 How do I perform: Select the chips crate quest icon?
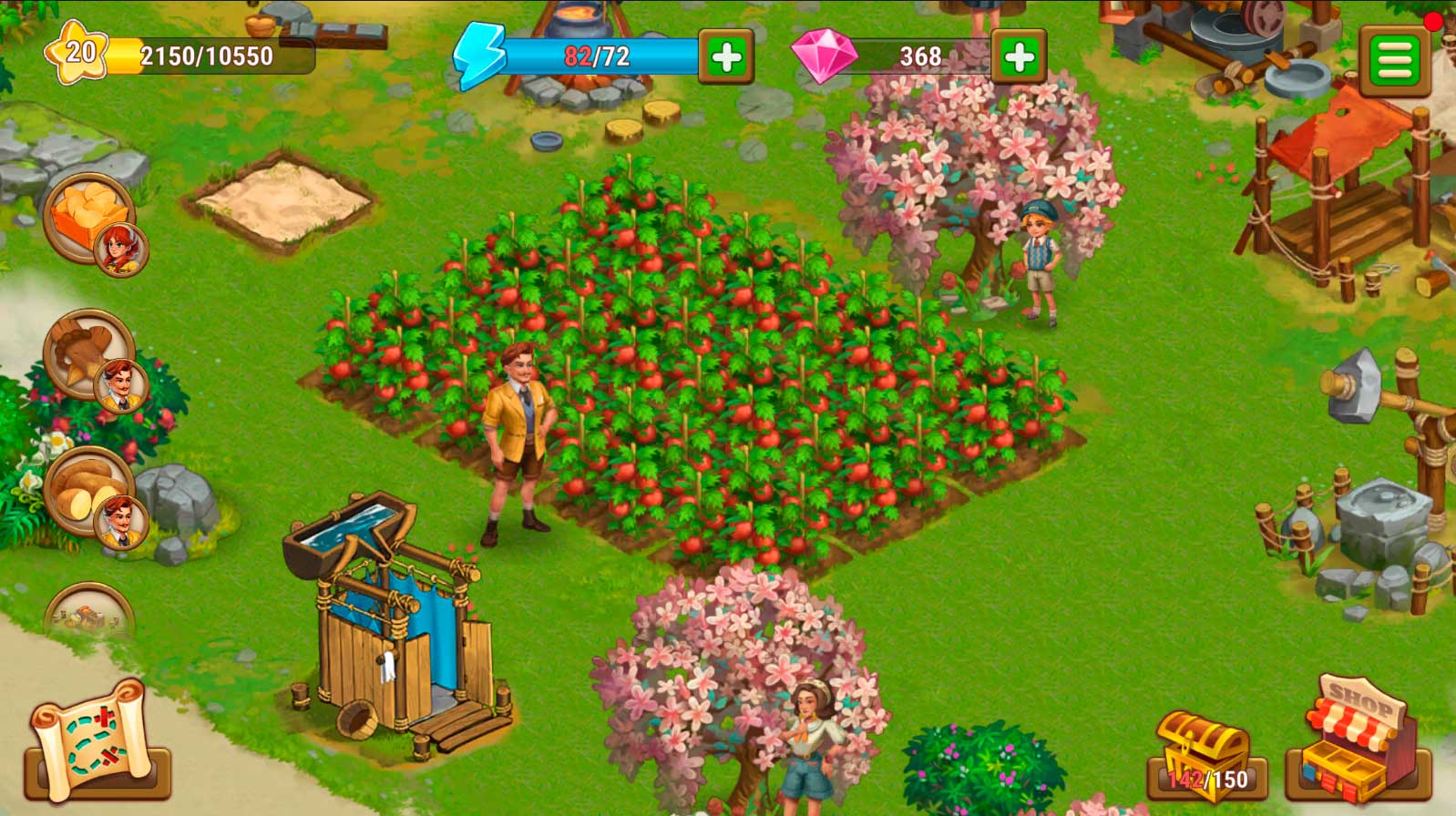(x=89, y=219)
